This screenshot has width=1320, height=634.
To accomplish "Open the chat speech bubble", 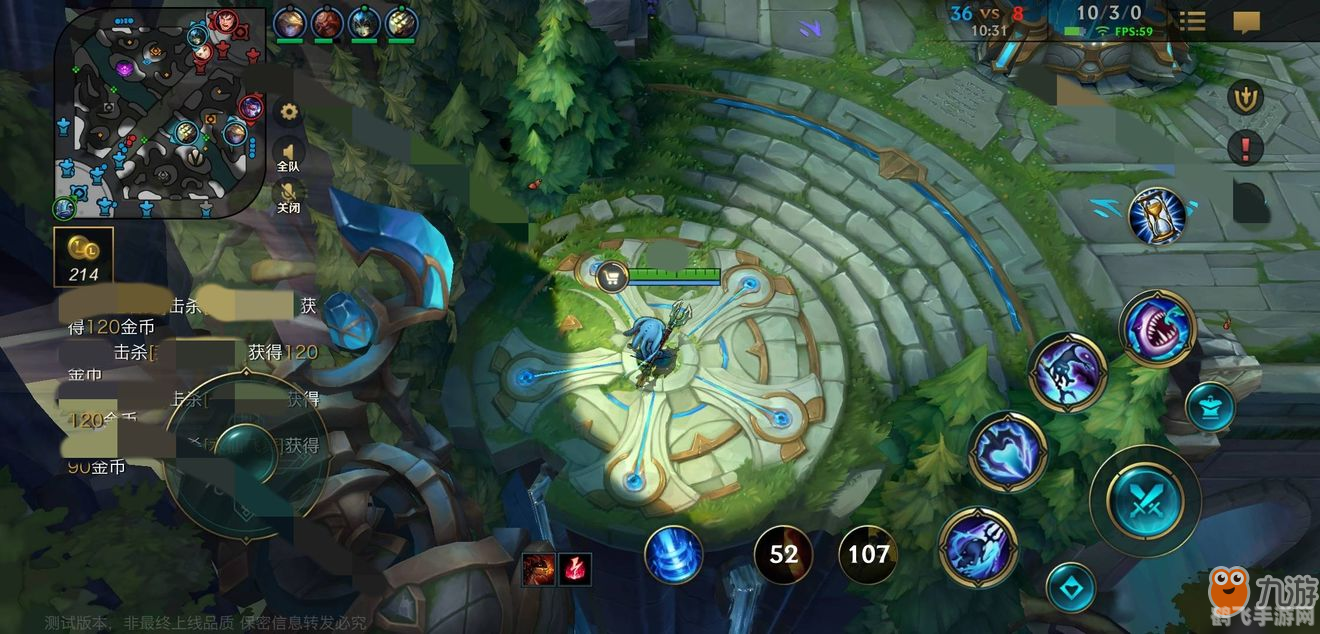I will [1246, 22].
